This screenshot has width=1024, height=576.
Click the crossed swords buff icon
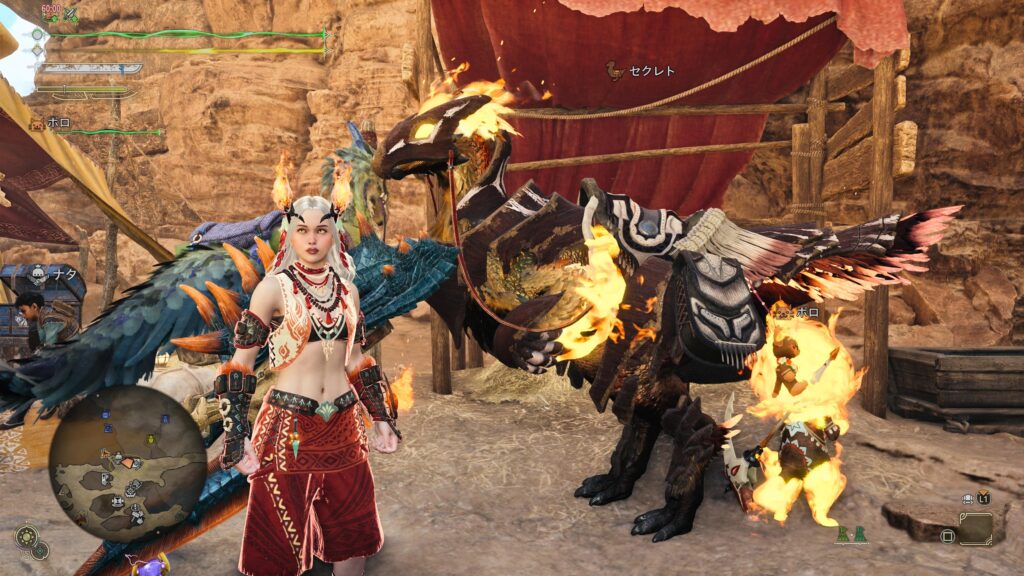pos(70,15)
